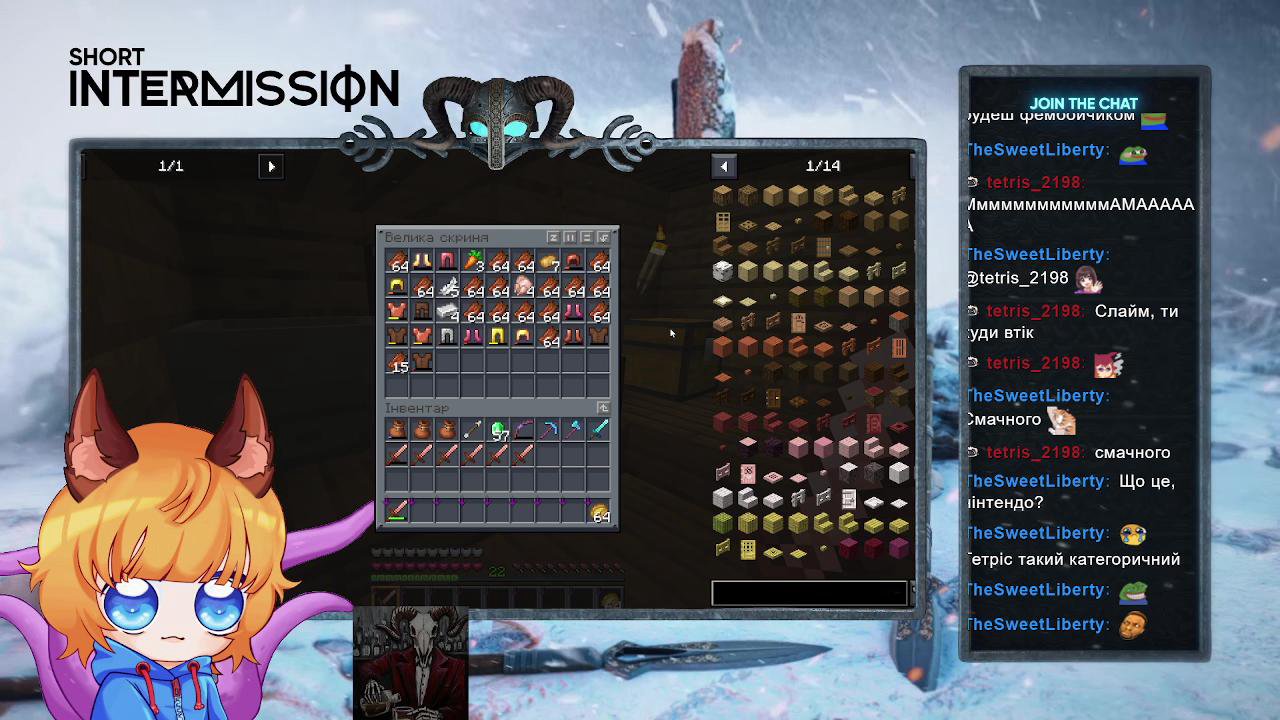Select the sword in the first hotbar slot
This screenshot has width=1280, height=720.
(398, 512)
